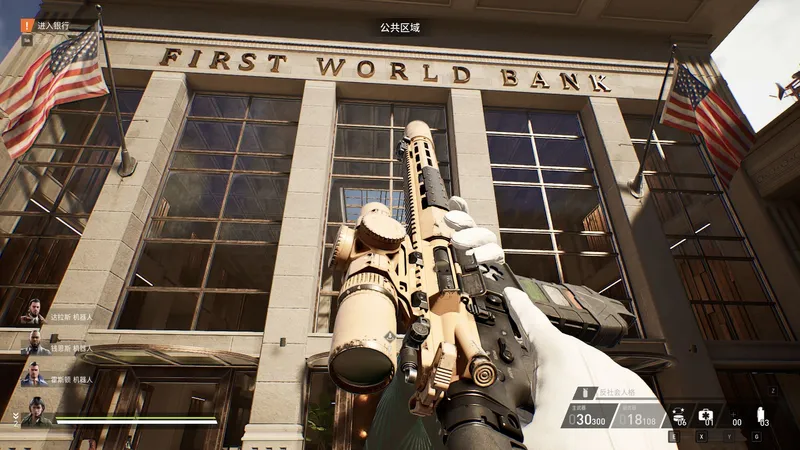Screen dimensions: 800x450
Task: Select teammate 钱恩斯 portrait
Action: (32, 343)
